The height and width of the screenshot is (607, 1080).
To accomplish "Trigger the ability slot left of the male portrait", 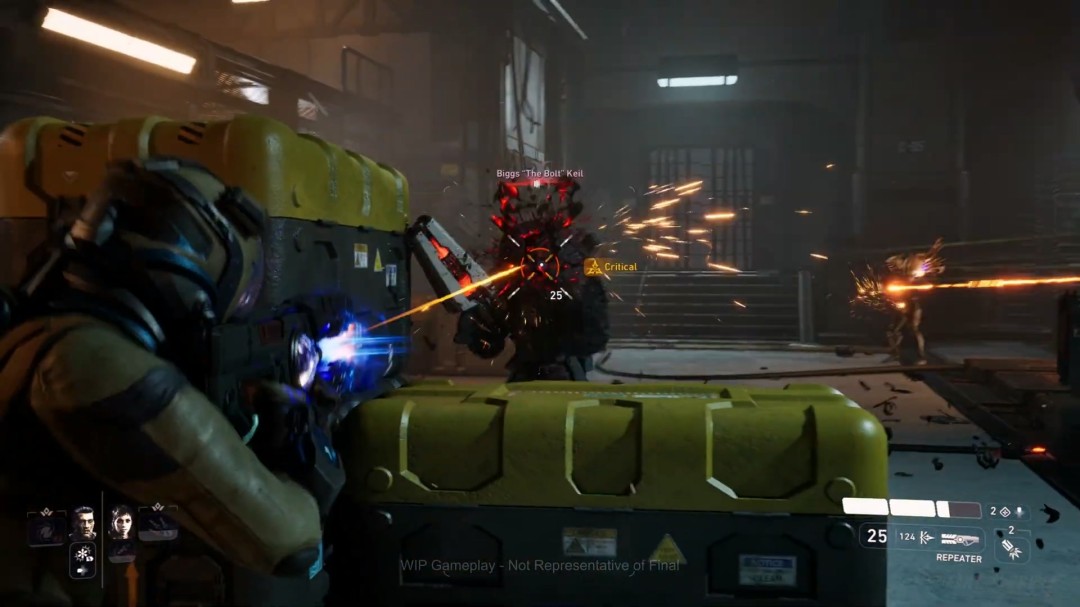I will coord(46,526).
